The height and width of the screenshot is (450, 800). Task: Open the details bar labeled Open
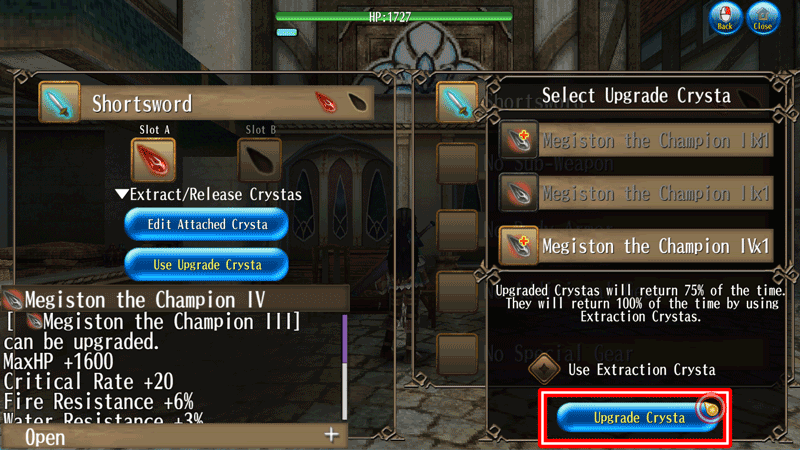[x=175, y=436]
